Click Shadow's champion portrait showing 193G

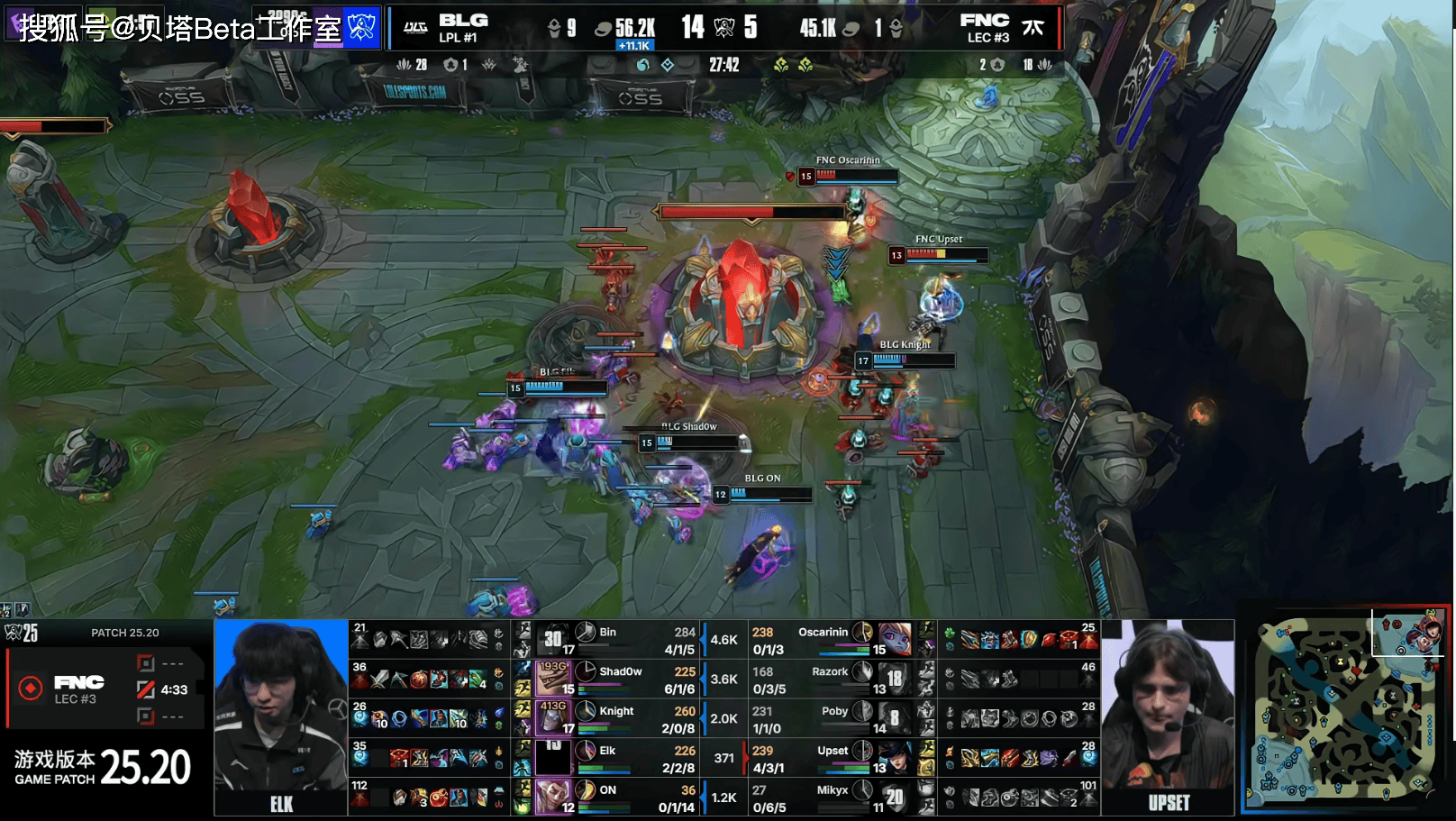tap(553, 679)
